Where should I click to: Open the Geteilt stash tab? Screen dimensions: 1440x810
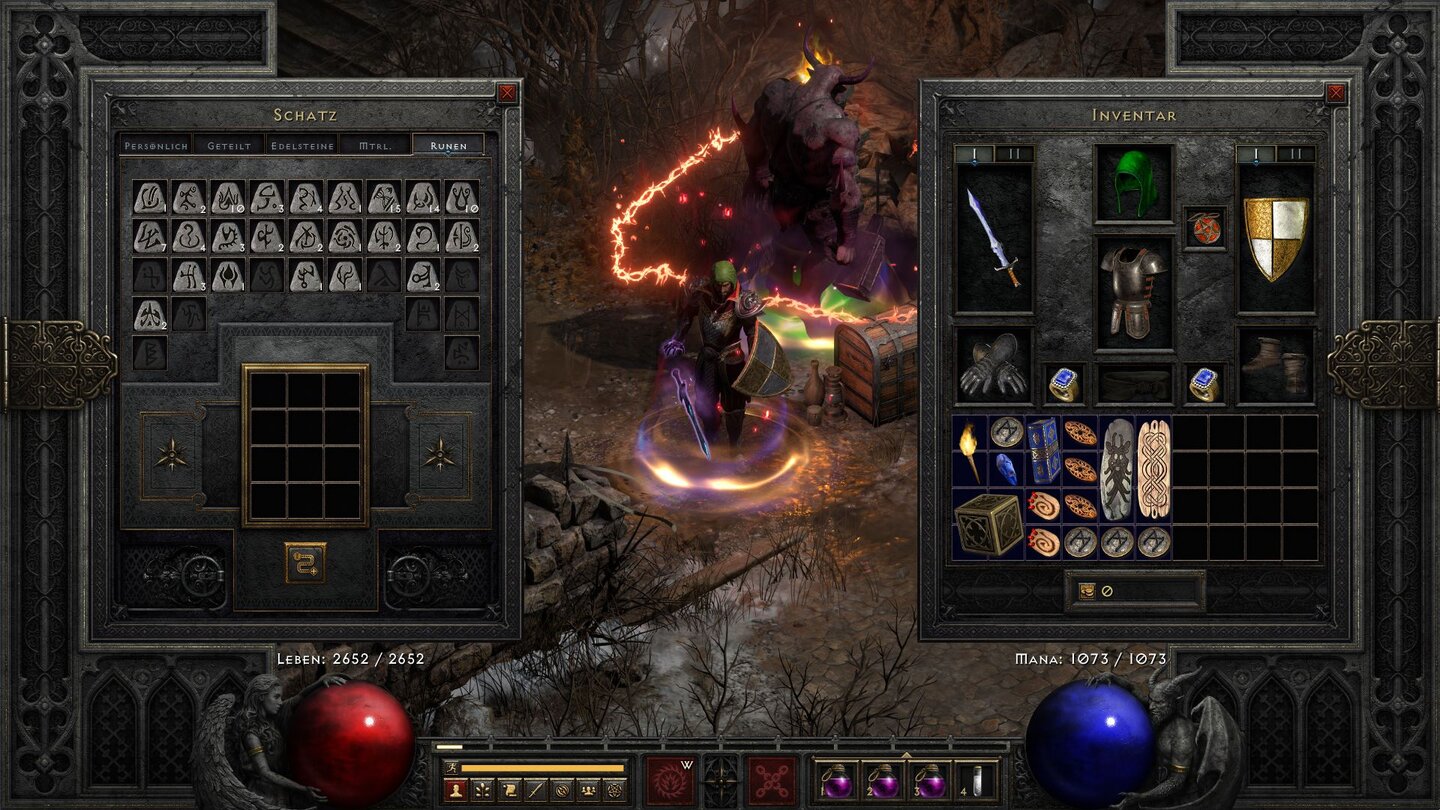point(228,145)
